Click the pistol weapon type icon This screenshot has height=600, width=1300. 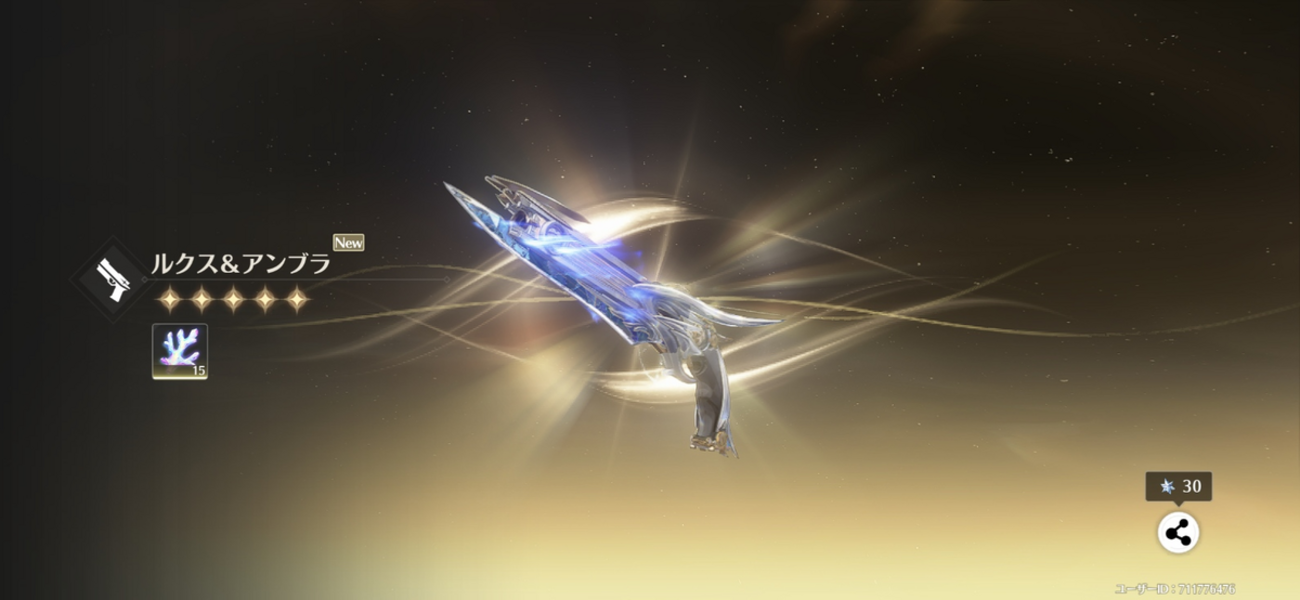[111, 276]
